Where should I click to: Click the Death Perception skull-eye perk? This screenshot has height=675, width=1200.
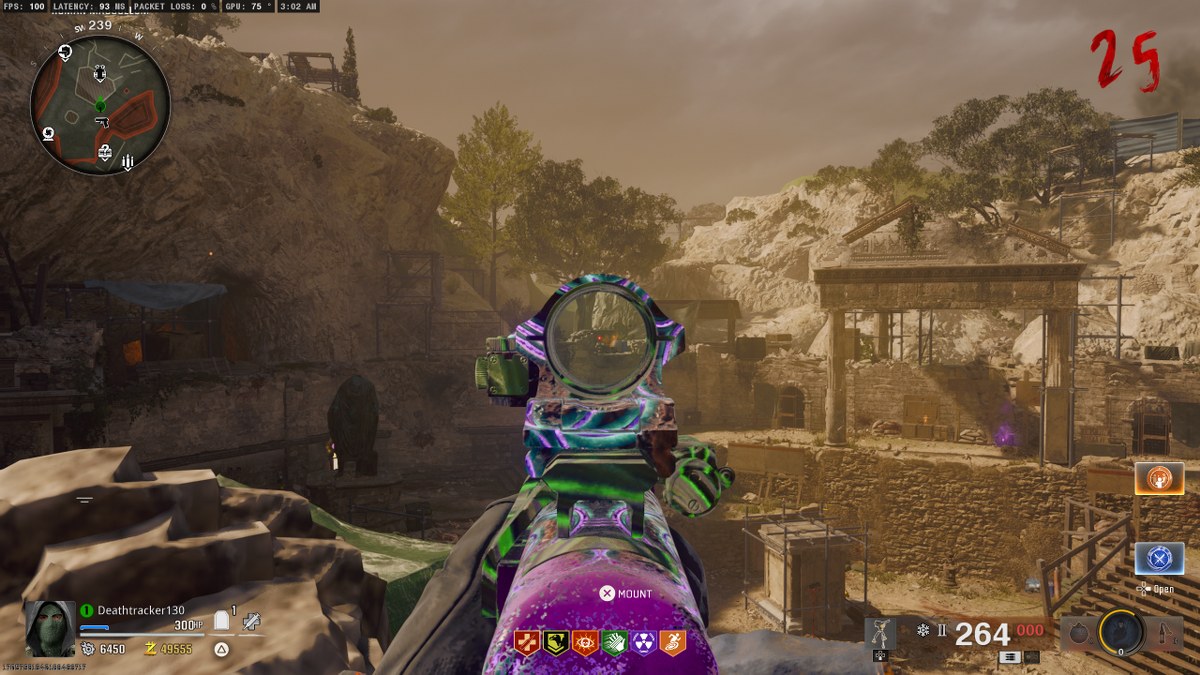coord(585,643)
